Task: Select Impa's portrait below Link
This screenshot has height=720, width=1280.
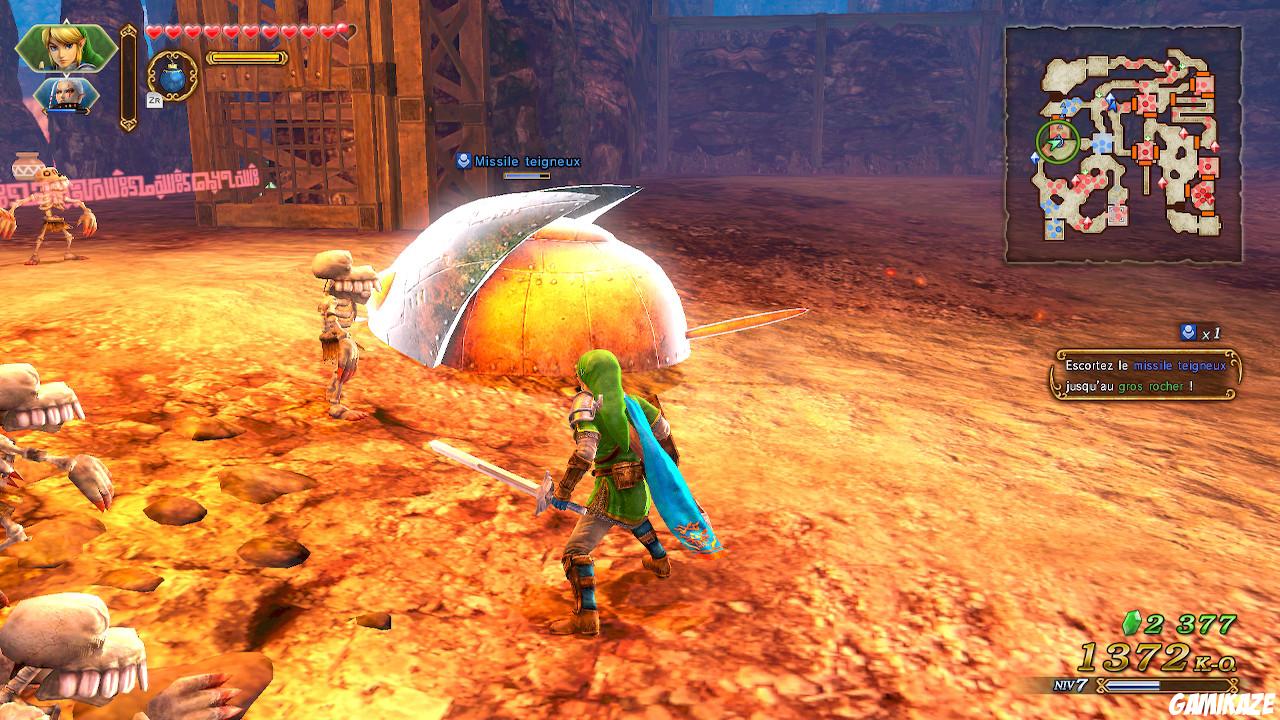Action: click(x=66, y=96)
